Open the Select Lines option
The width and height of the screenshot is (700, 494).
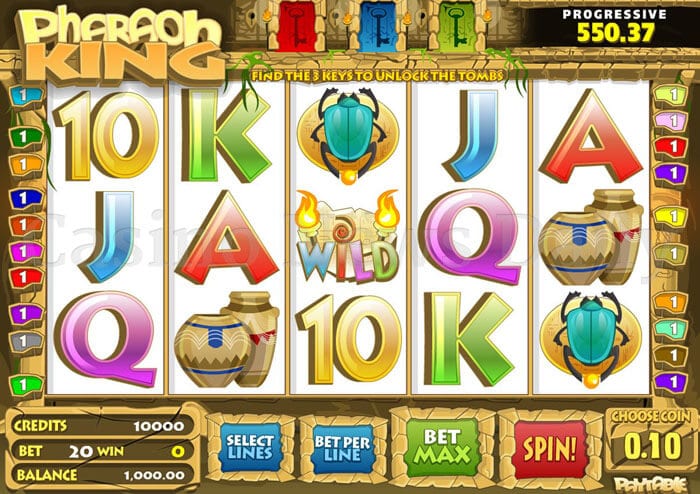(249, 445)
